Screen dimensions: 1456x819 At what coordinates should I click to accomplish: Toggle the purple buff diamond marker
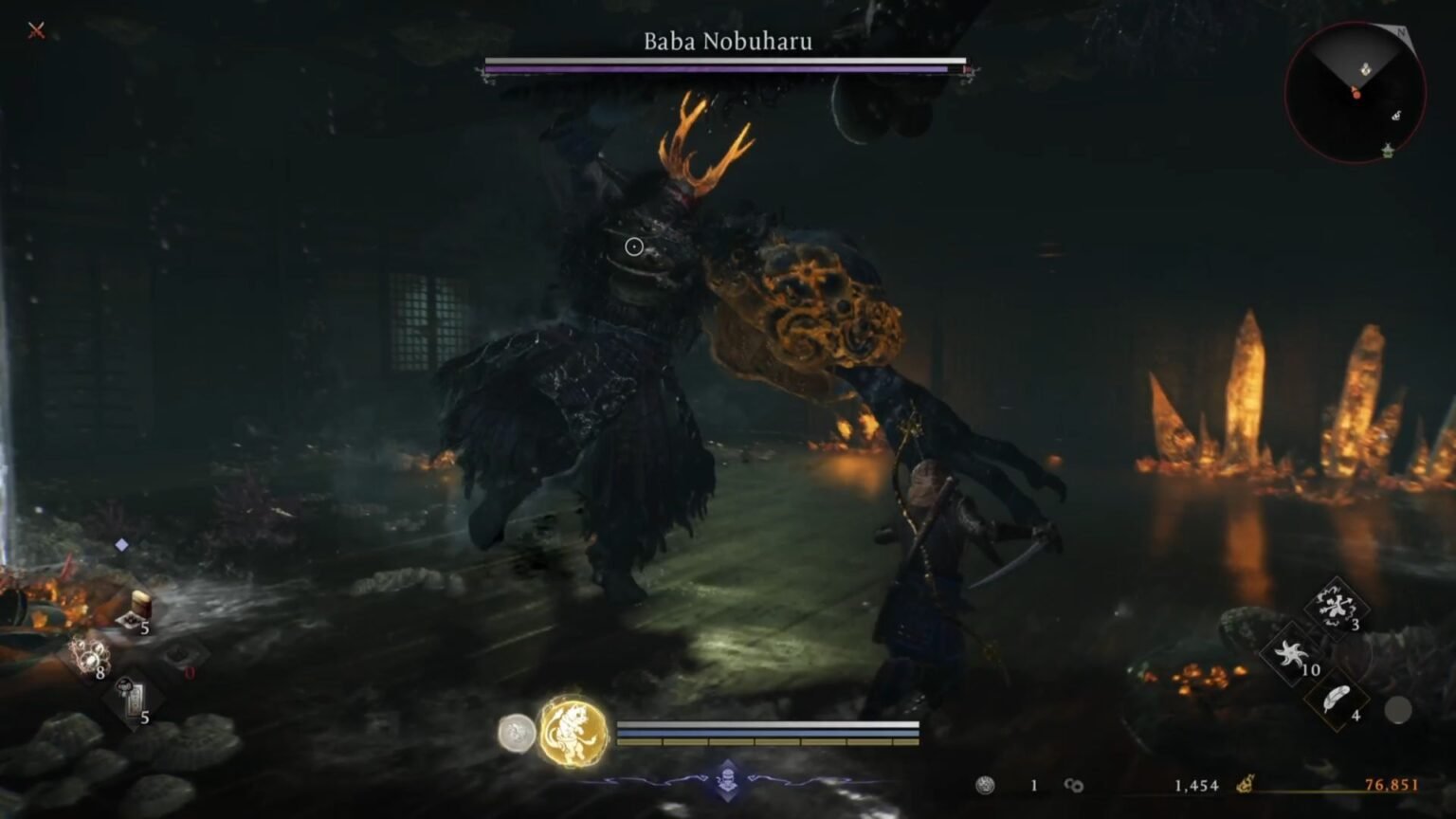pyautogui.click(x=119, y=544)
